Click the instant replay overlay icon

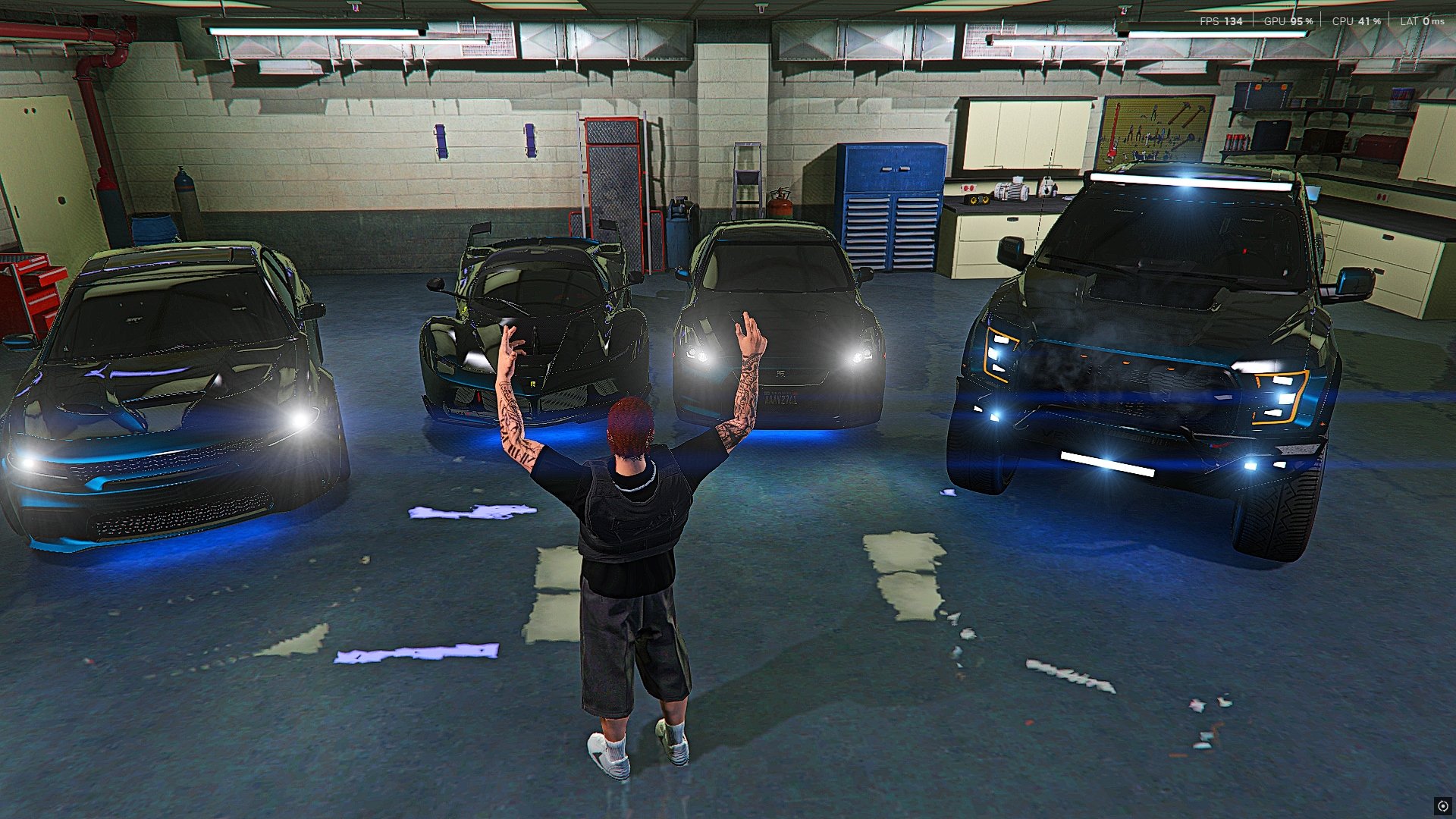point(1442,806)
